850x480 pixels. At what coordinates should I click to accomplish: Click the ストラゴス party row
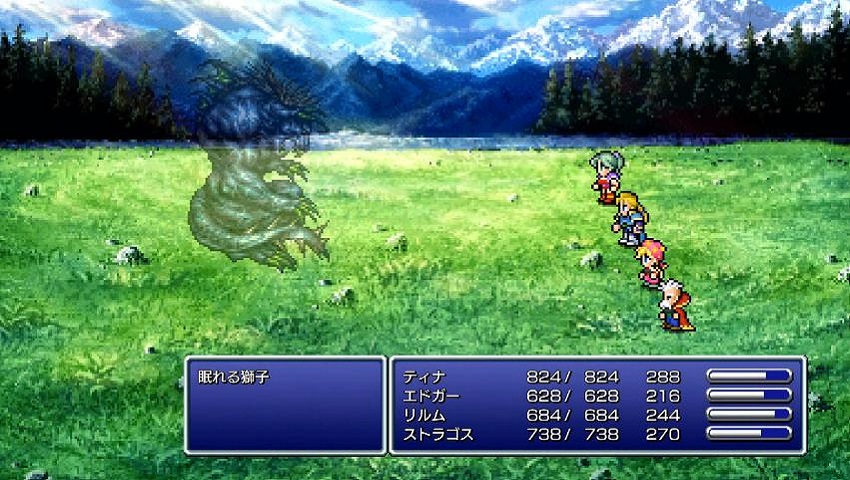[x=437, y=434]
